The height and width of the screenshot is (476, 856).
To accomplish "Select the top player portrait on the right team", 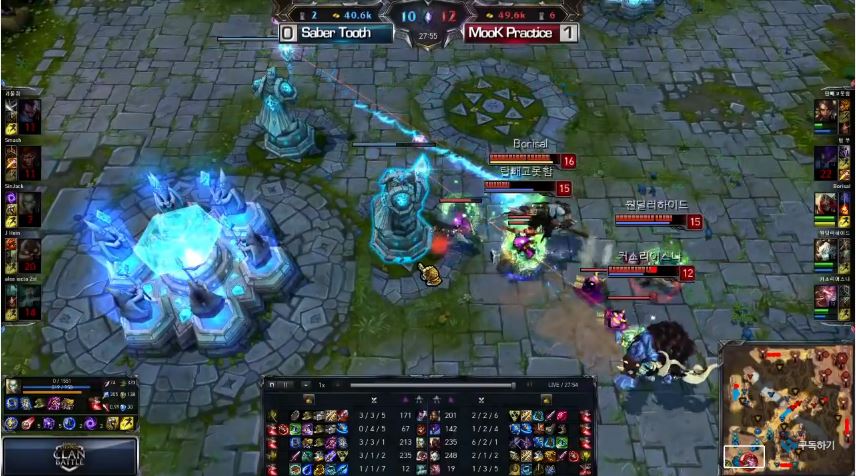I will pyautogui.click(x=825, y=113).
